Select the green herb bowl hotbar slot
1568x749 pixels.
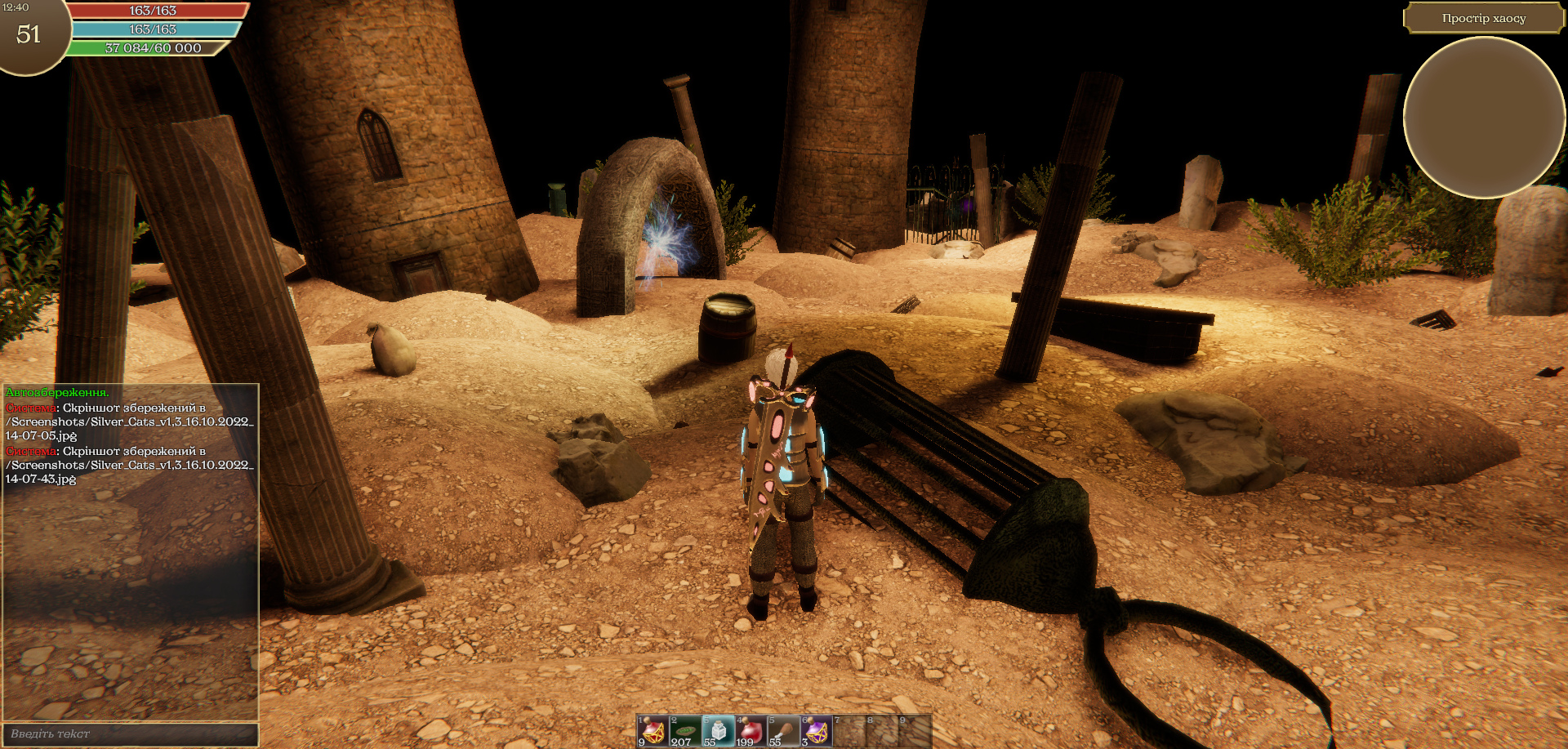(x=685, y=731)
